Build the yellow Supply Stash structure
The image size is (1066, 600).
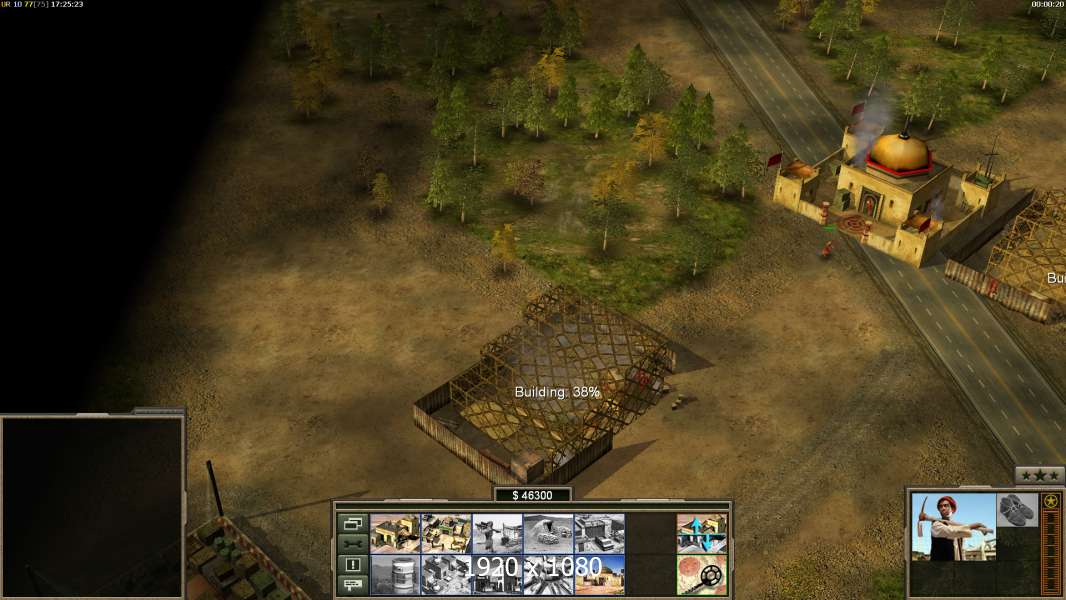(x=395, y=534)
